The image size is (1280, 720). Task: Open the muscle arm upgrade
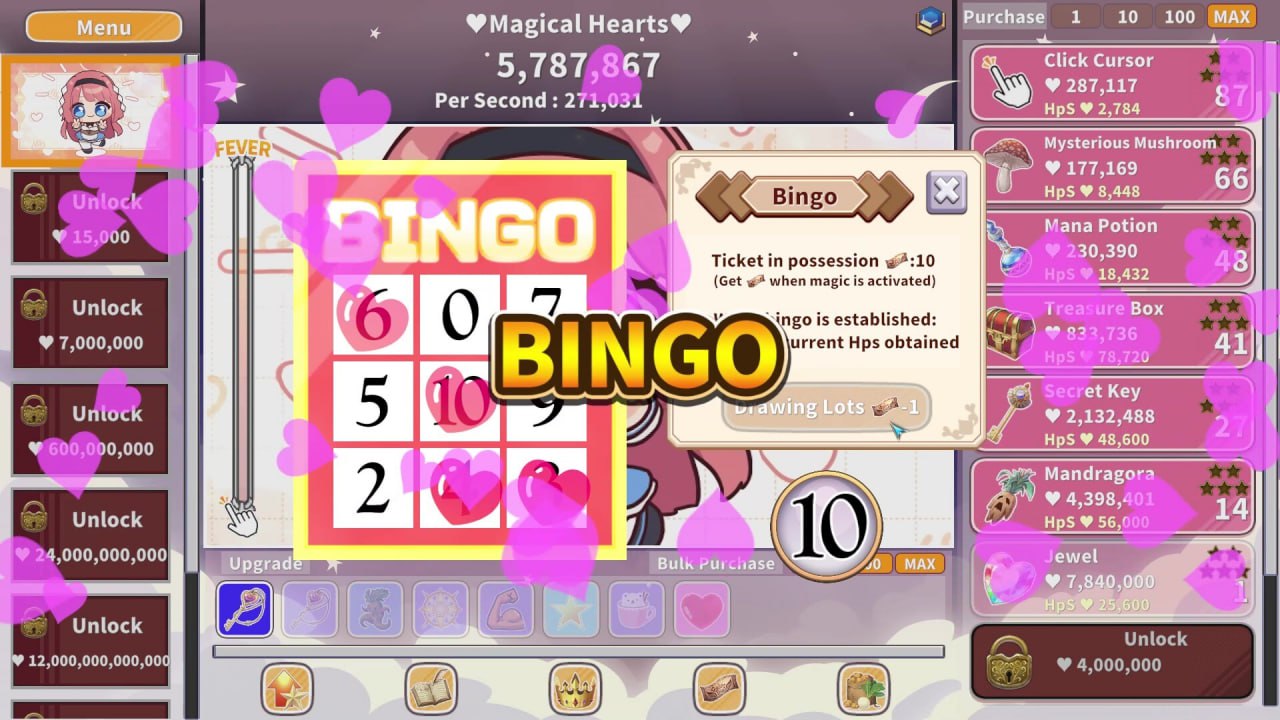[x=505, y=609]
